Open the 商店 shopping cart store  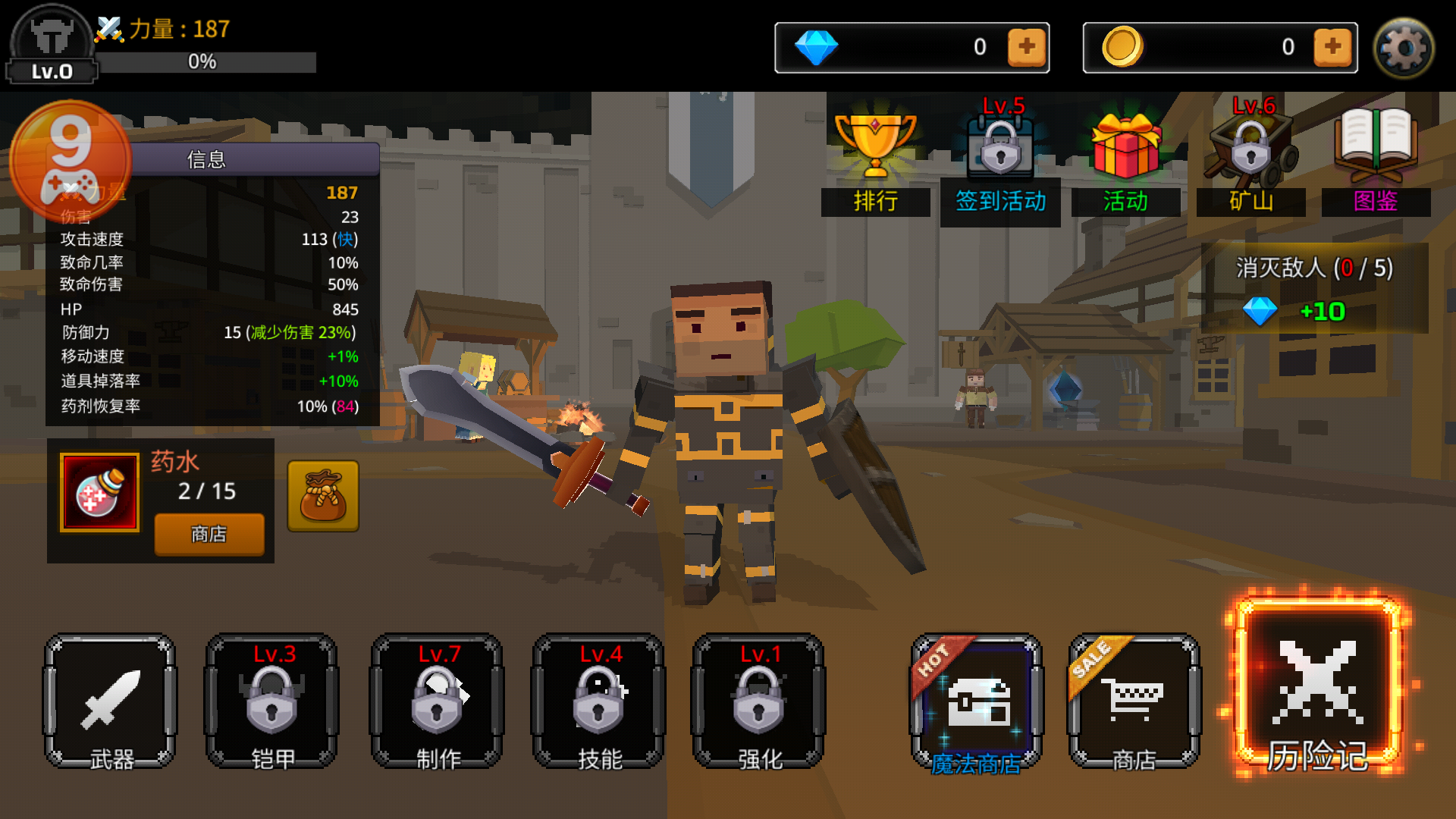(x=1134, y=701)
